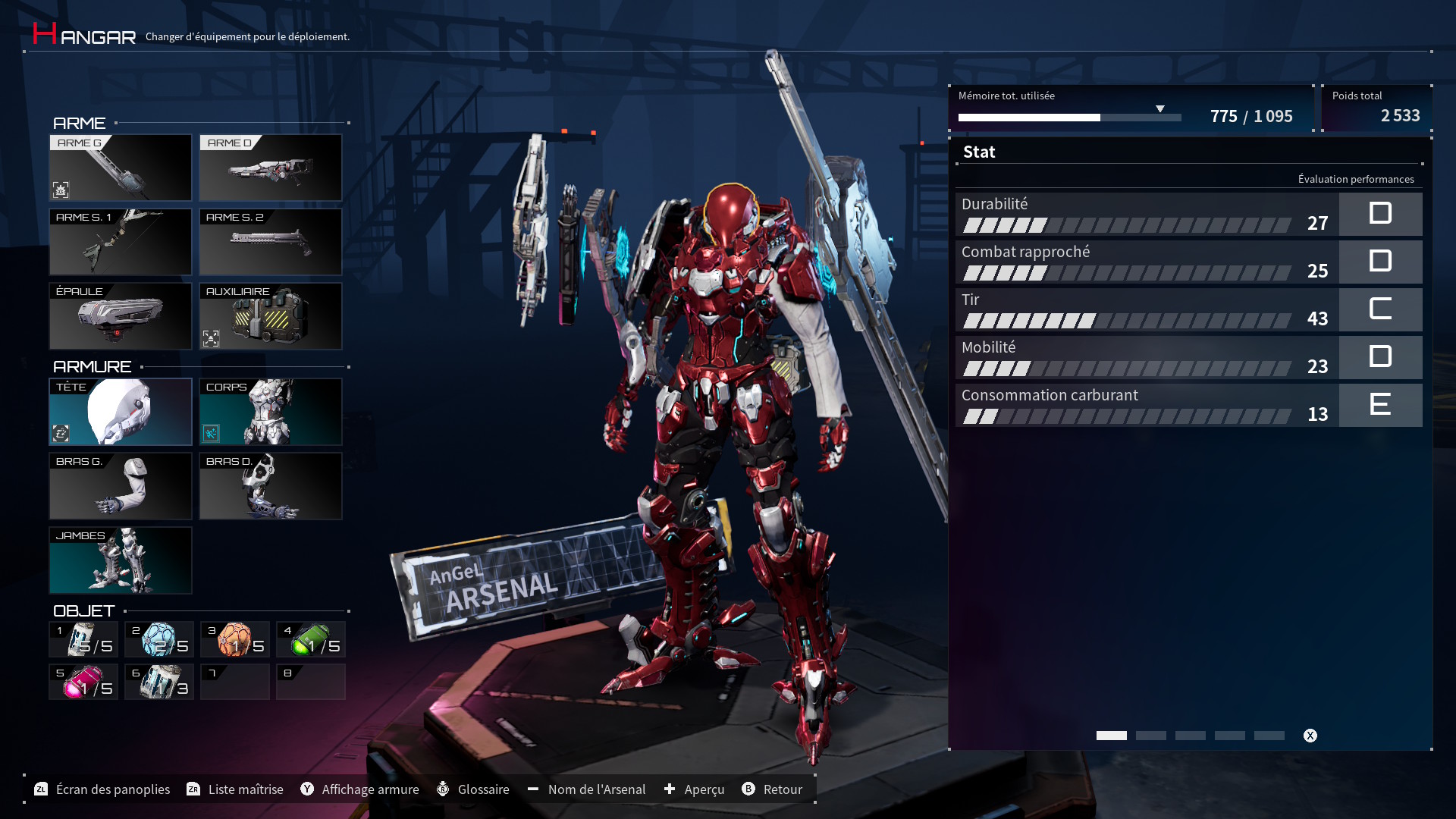The height and width of the screenshot is (819, 1456).
Task: Select item slot 5 with pink capsule
Action: 83,682
